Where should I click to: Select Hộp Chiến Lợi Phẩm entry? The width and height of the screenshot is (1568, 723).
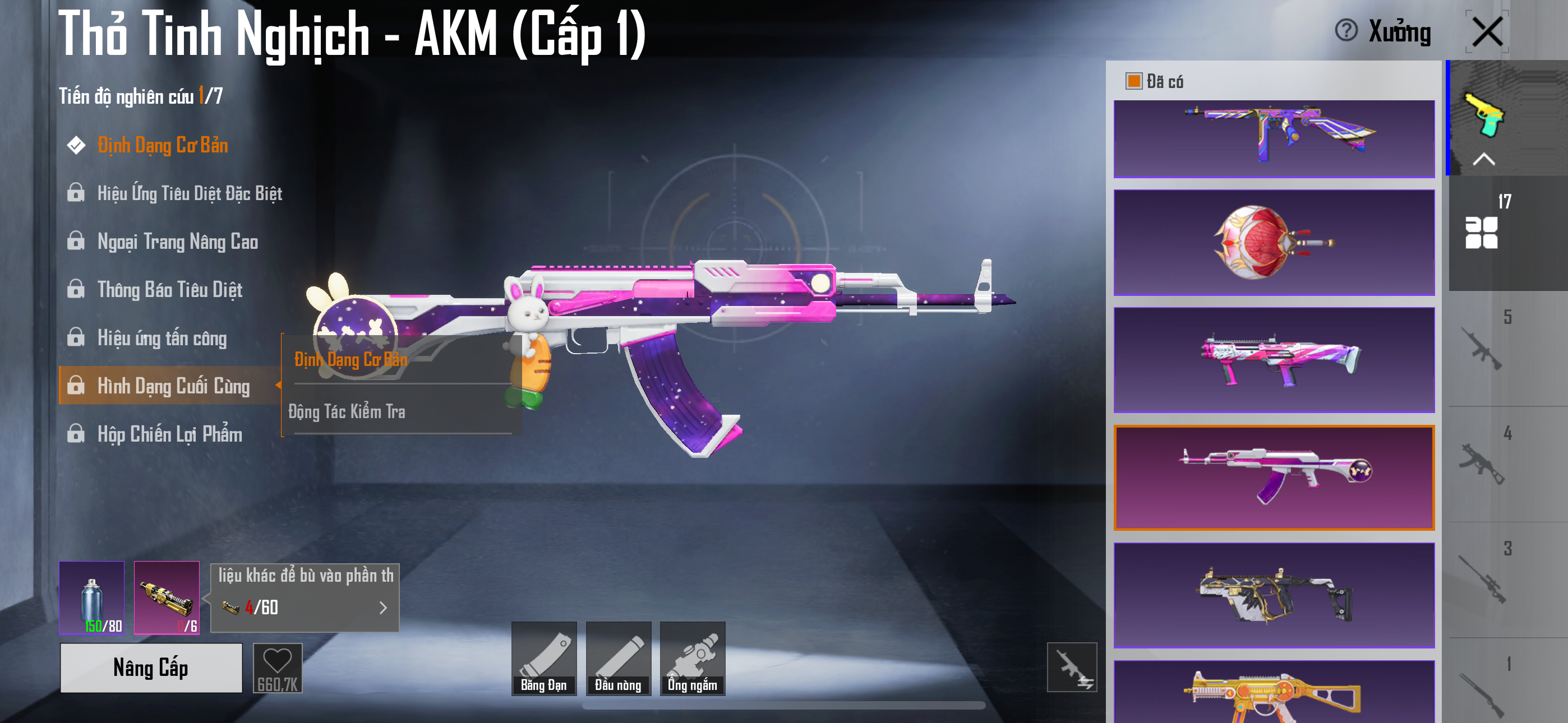(x=169, y=434)
